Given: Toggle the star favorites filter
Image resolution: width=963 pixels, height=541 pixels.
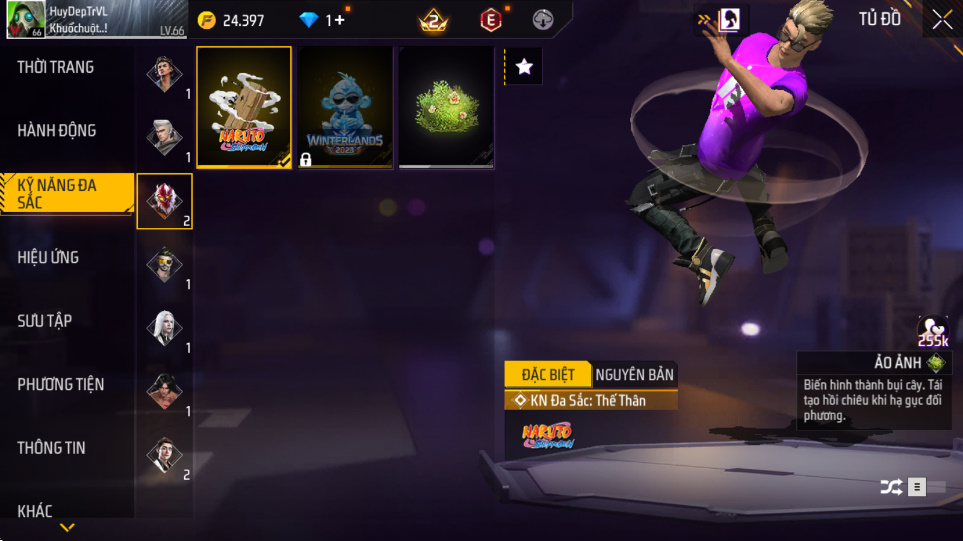Looking at the screenshot, I should (524, 67).
